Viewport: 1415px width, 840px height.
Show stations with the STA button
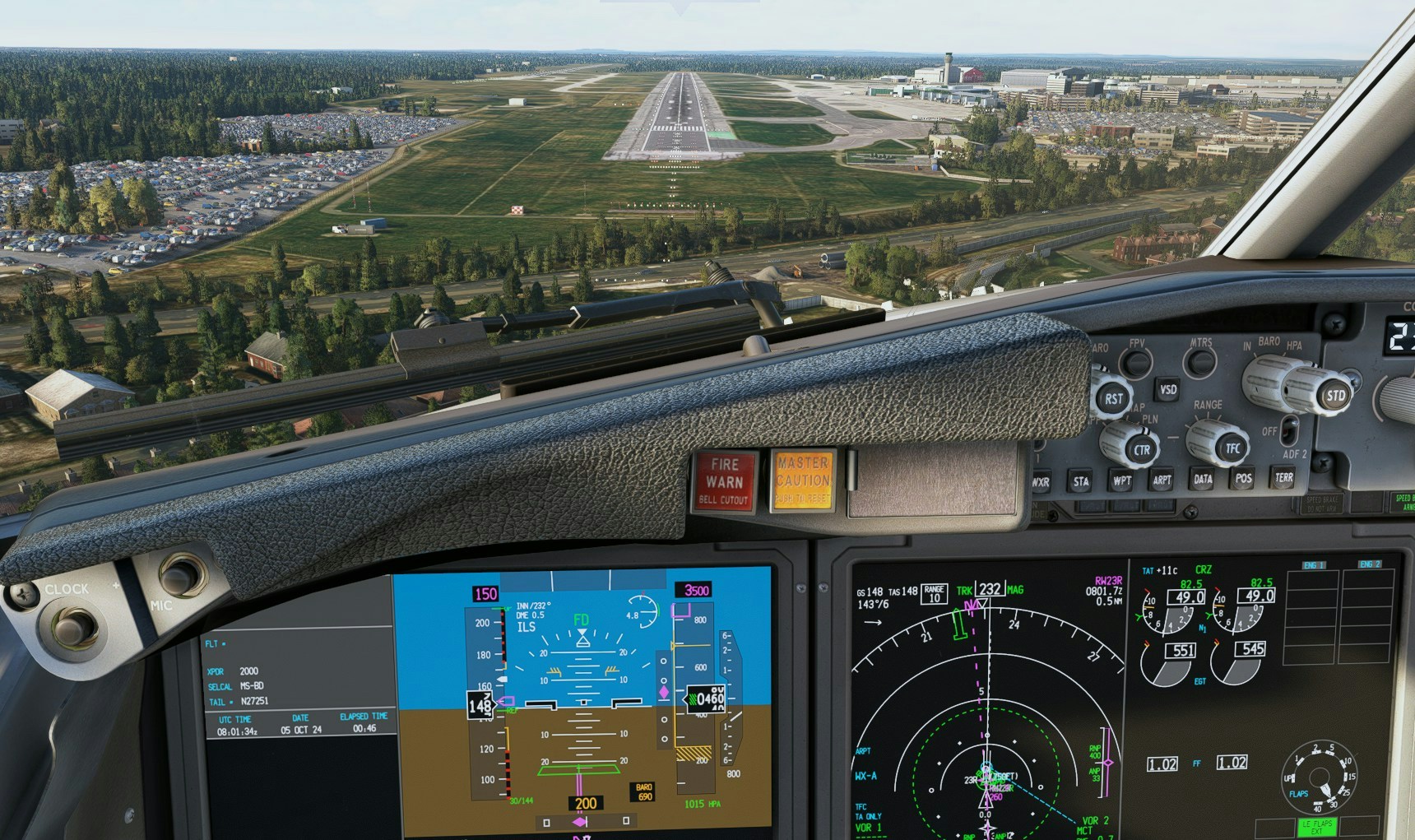pyautogui.click(x=1080, y=481)
